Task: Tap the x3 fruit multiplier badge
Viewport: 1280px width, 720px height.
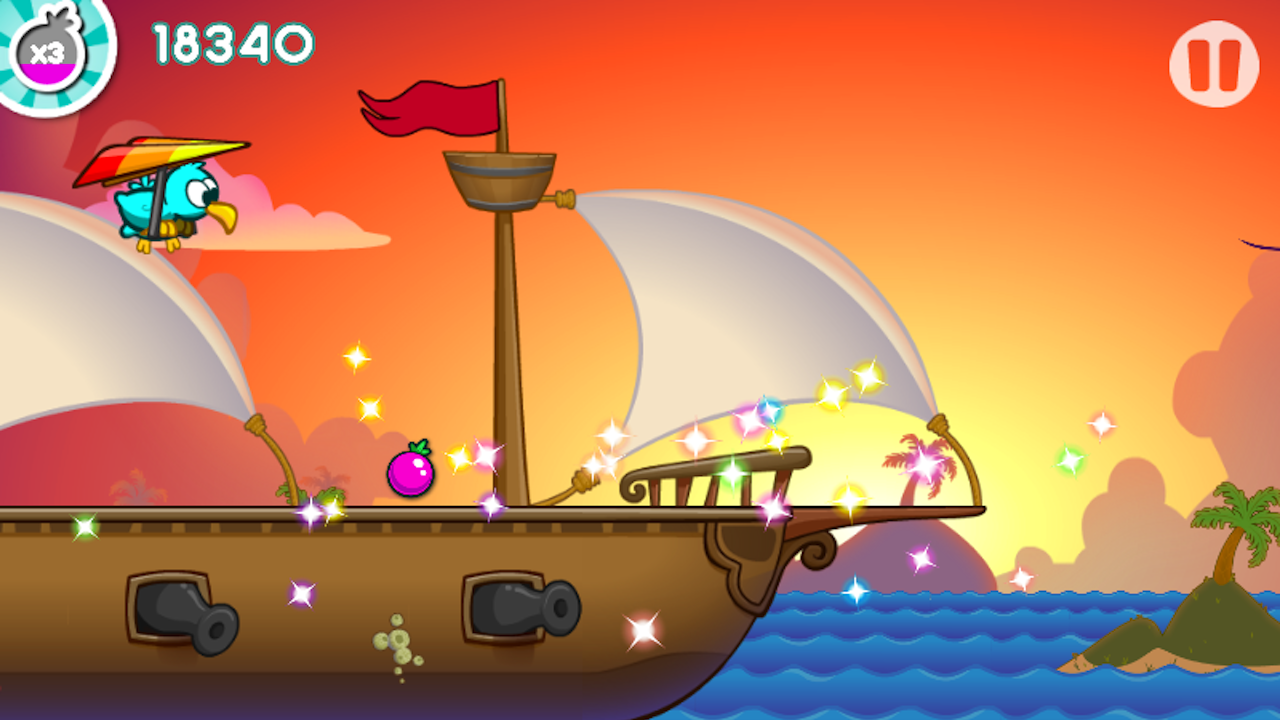Action: (52, 52)
